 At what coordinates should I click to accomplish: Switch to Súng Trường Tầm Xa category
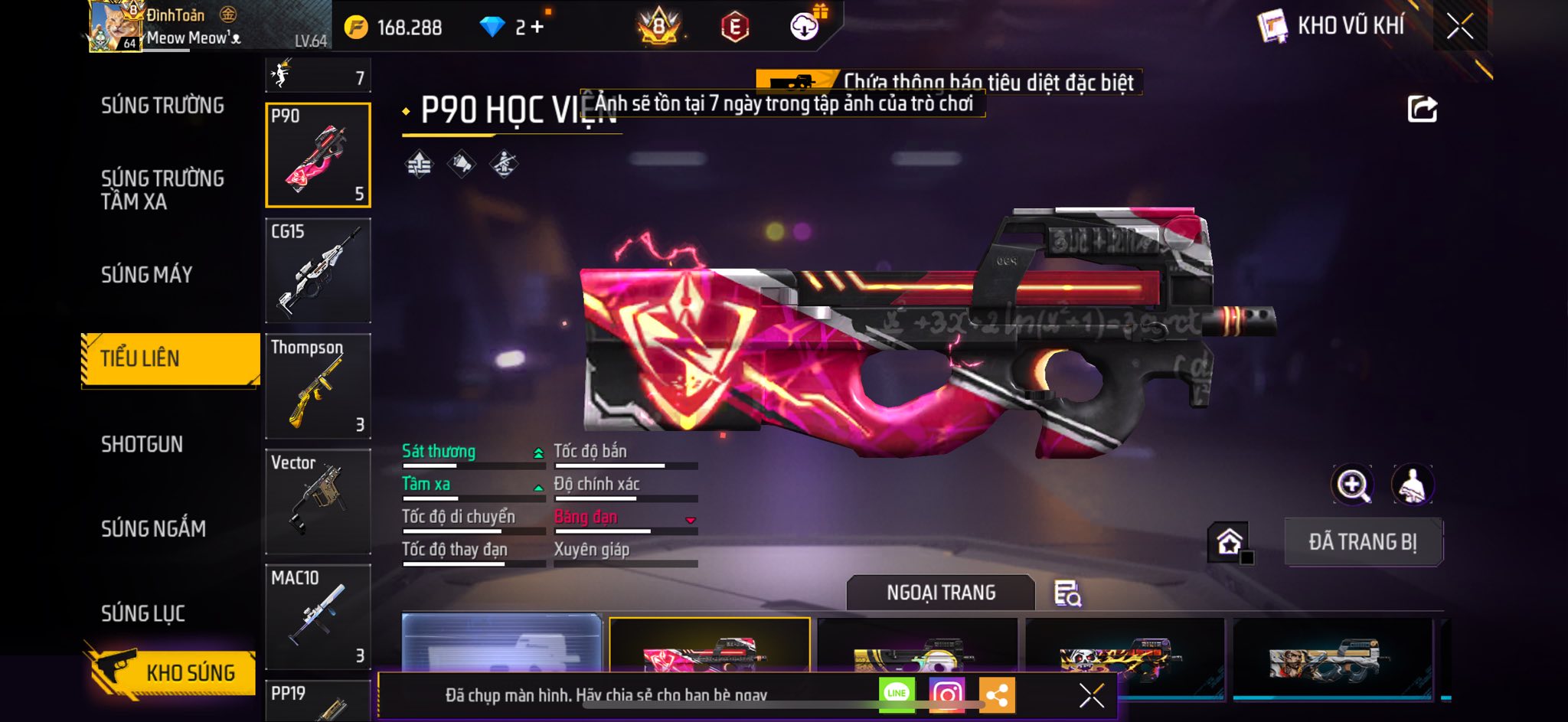162,190
